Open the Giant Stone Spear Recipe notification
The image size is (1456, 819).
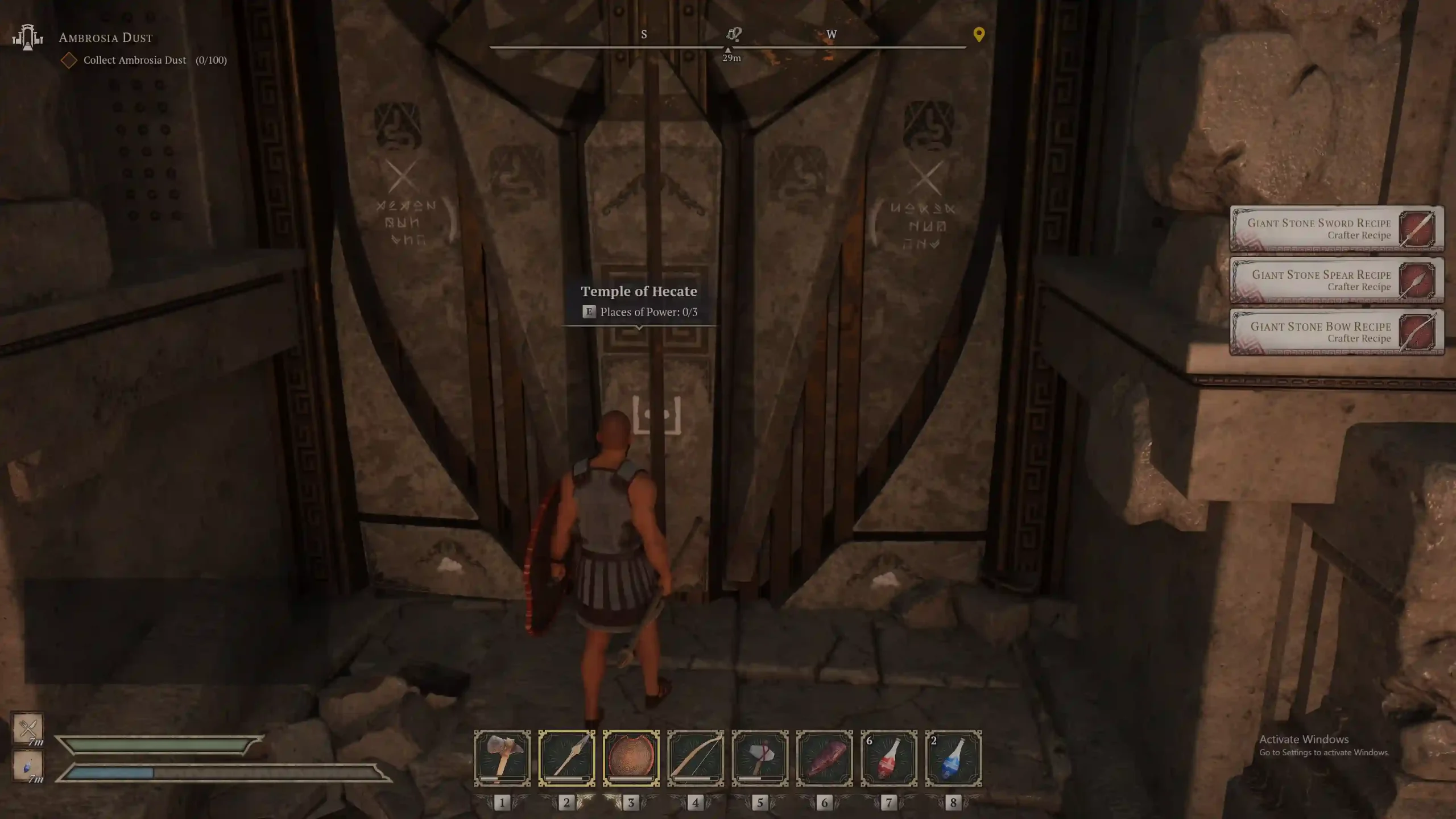pos(1336,280)
